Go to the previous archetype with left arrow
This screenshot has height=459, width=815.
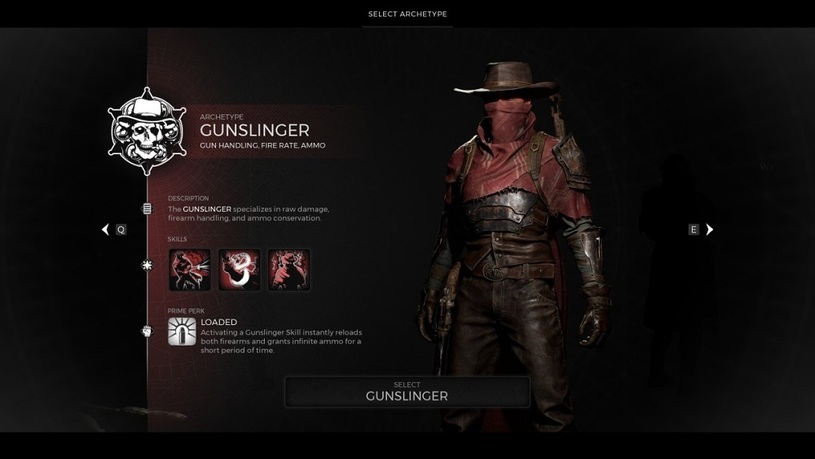click(105, 229)
